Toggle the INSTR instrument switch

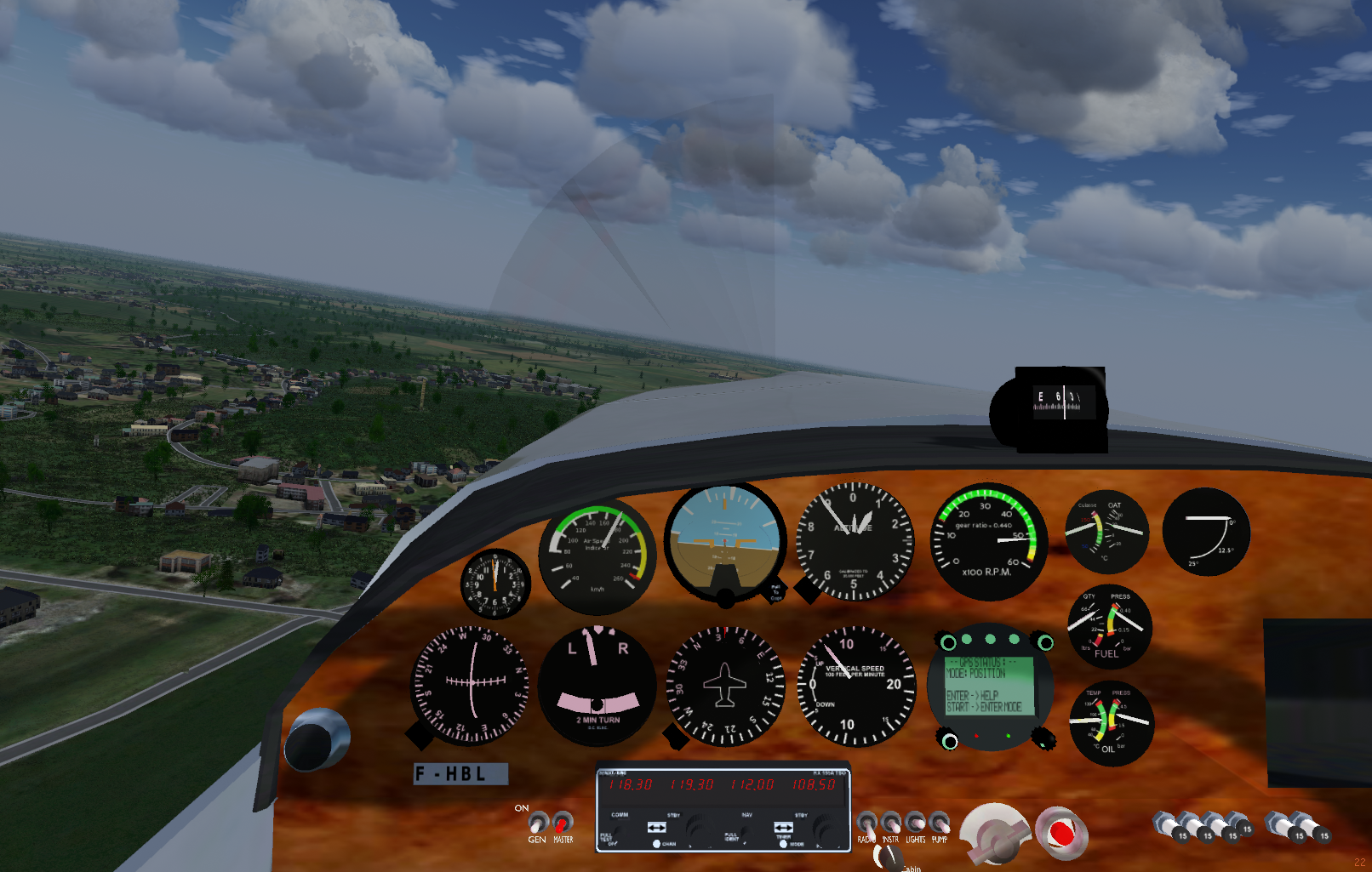pos(890,824)
